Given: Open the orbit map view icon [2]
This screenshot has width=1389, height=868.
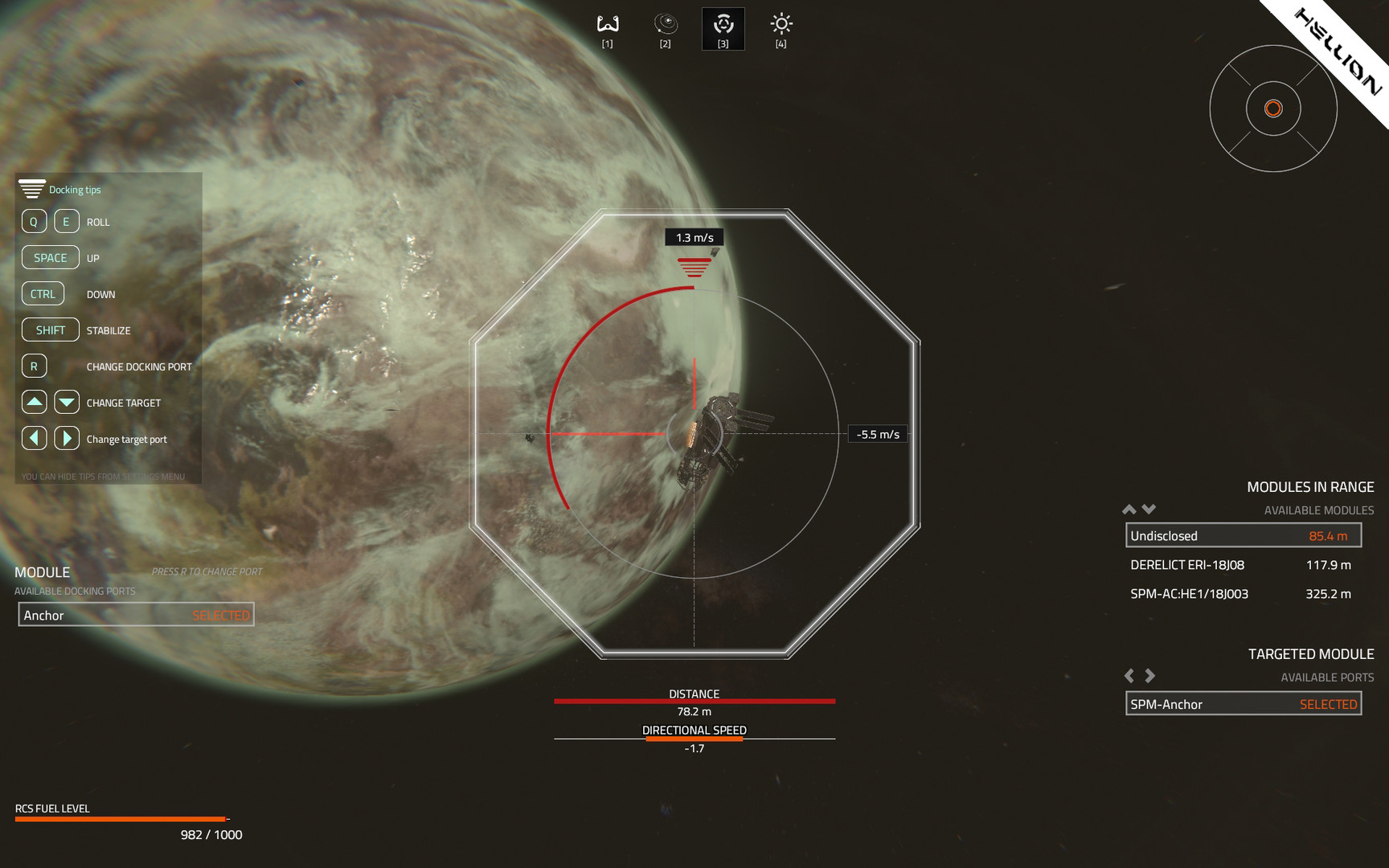Looking at the screenshot, I should point(666,28).
